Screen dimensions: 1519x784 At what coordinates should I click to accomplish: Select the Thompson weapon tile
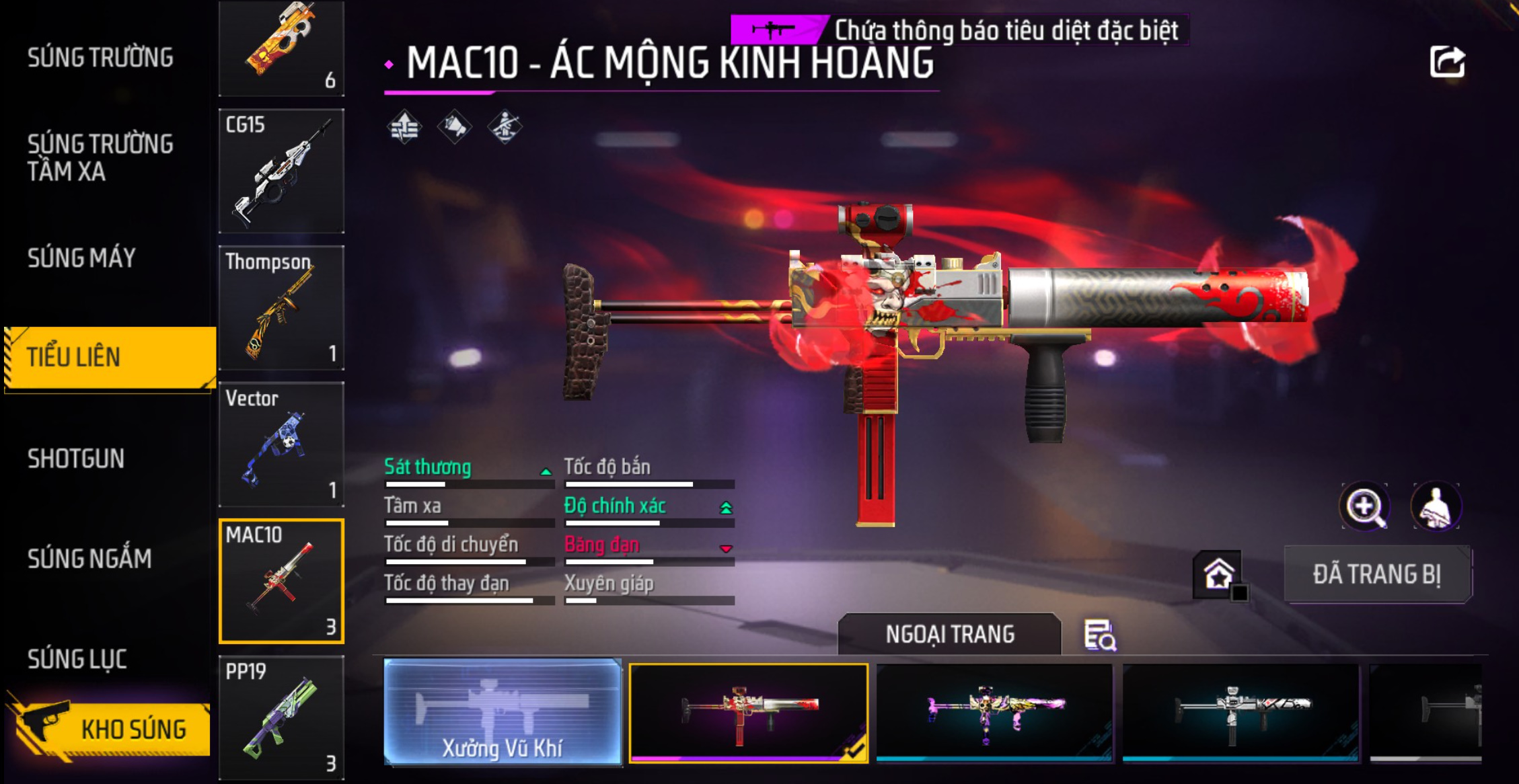(x=281, y=308)
